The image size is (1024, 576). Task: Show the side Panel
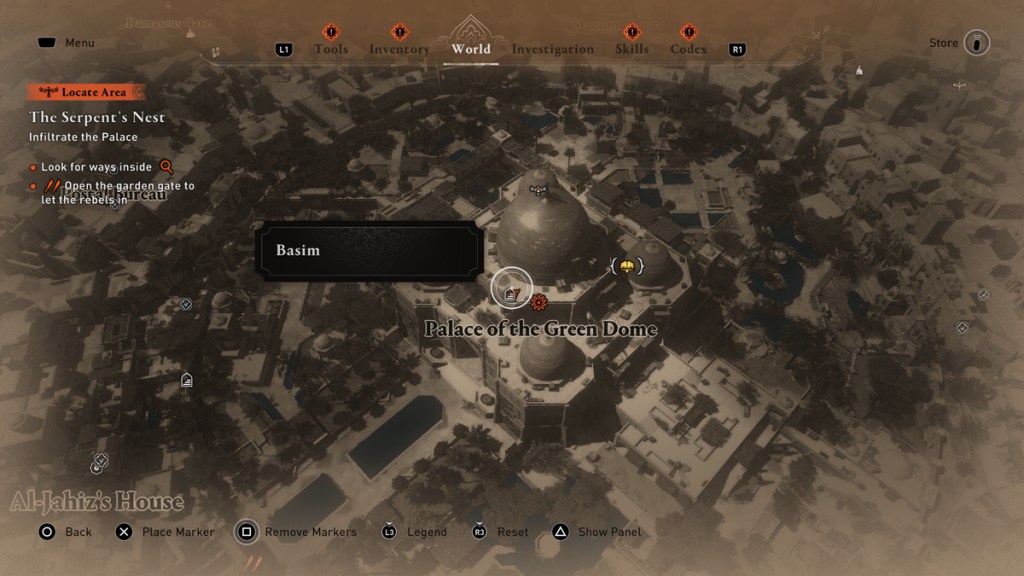pyautogui.click(x=598, y=532)
